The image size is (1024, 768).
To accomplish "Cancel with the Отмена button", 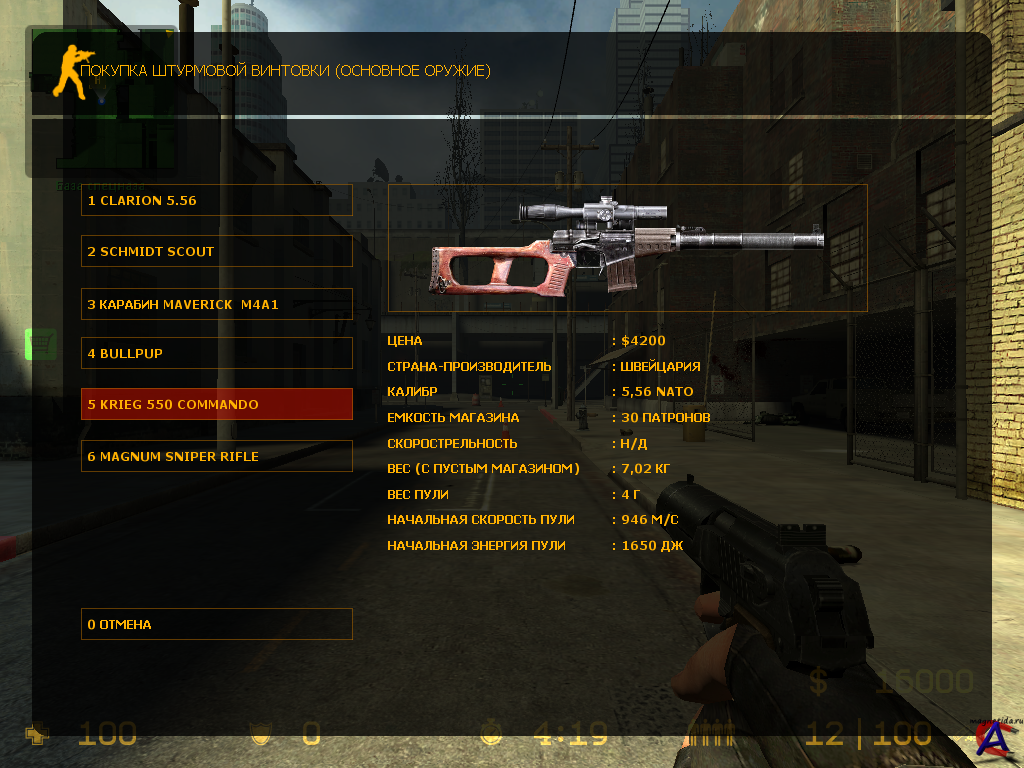I will point(216,624).
